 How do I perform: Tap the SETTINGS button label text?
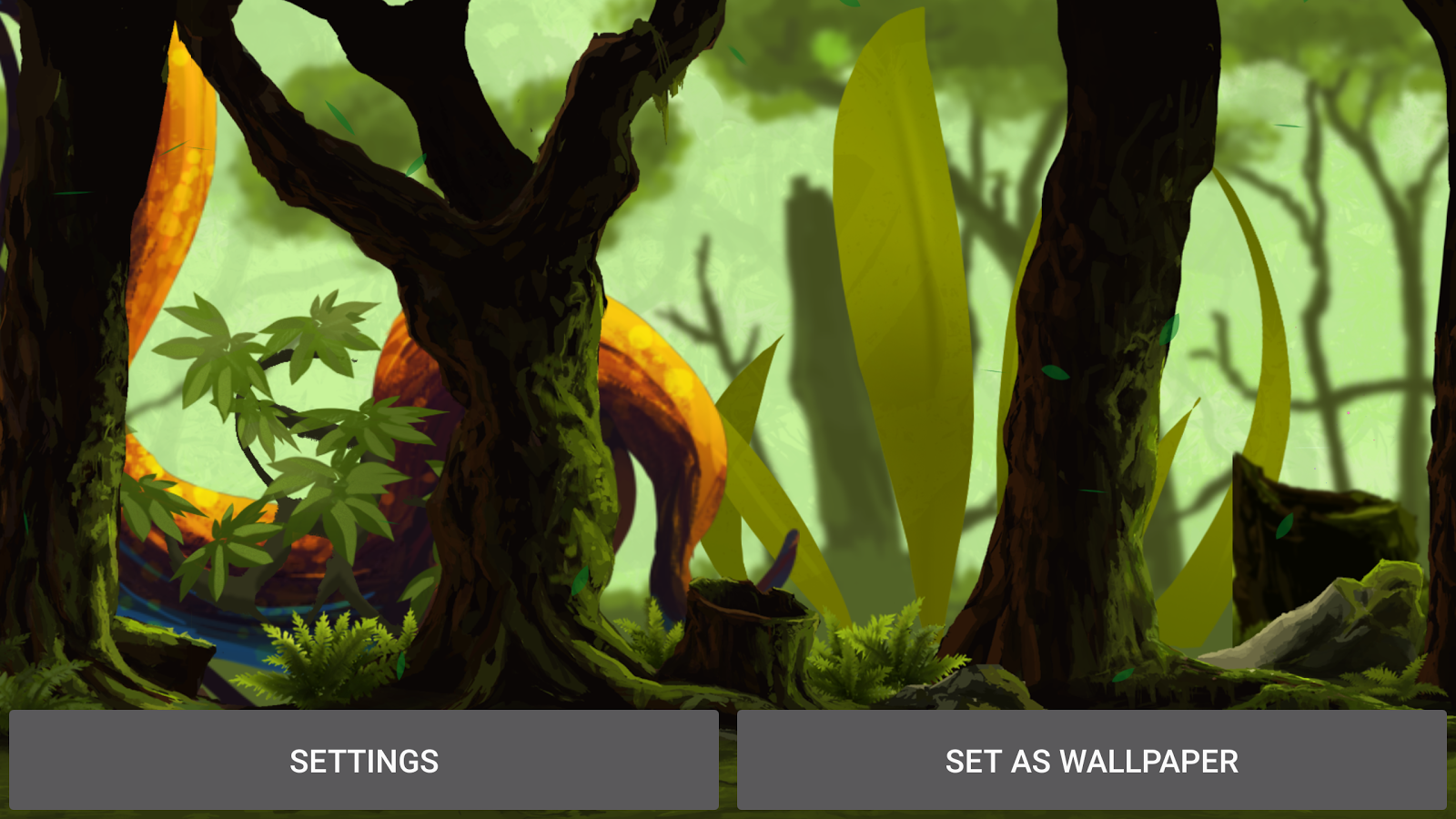tap(363, 762)
